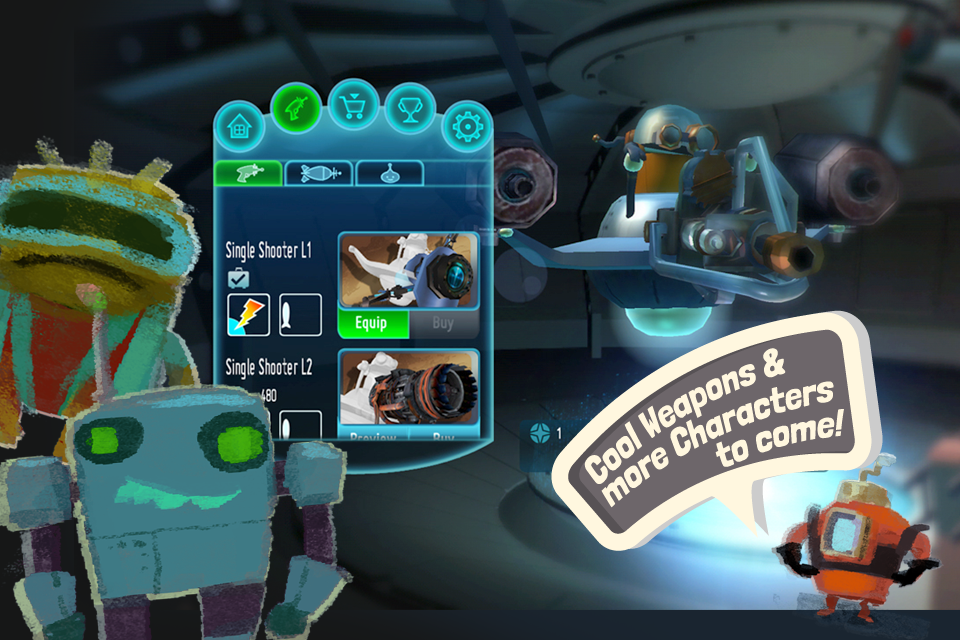Switch to the slime blob tab

[x=389, y=173]
